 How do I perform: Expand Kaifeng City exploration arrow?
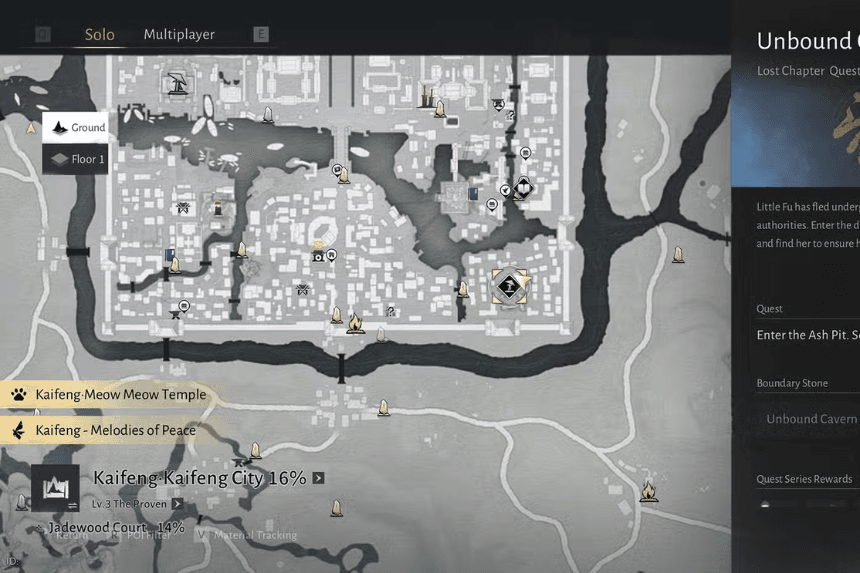(318, 478)
